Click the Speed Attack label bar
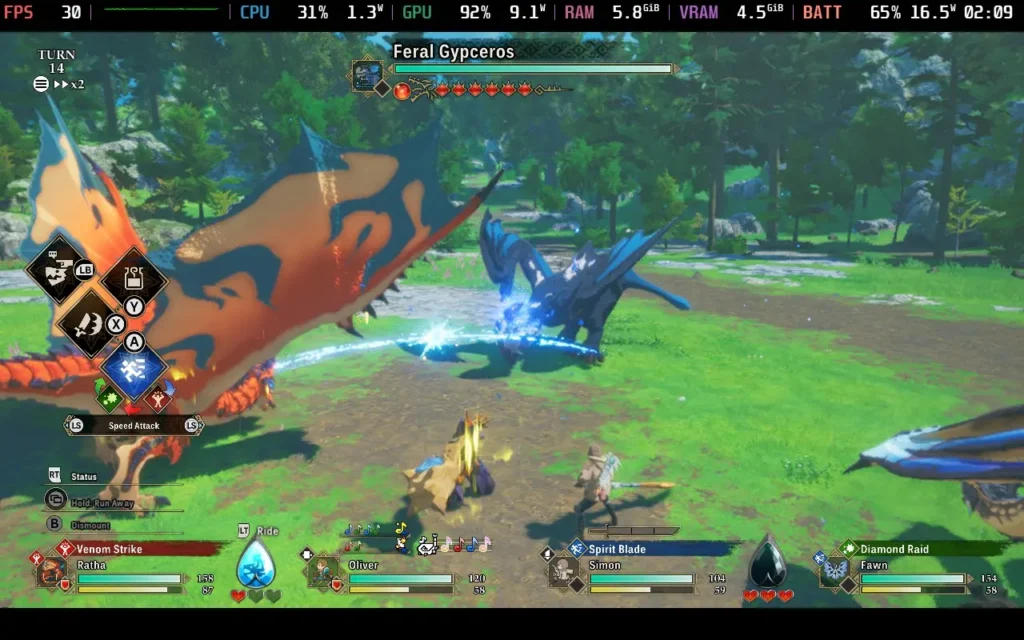1024x640 pixels. (x=134, y=426)
